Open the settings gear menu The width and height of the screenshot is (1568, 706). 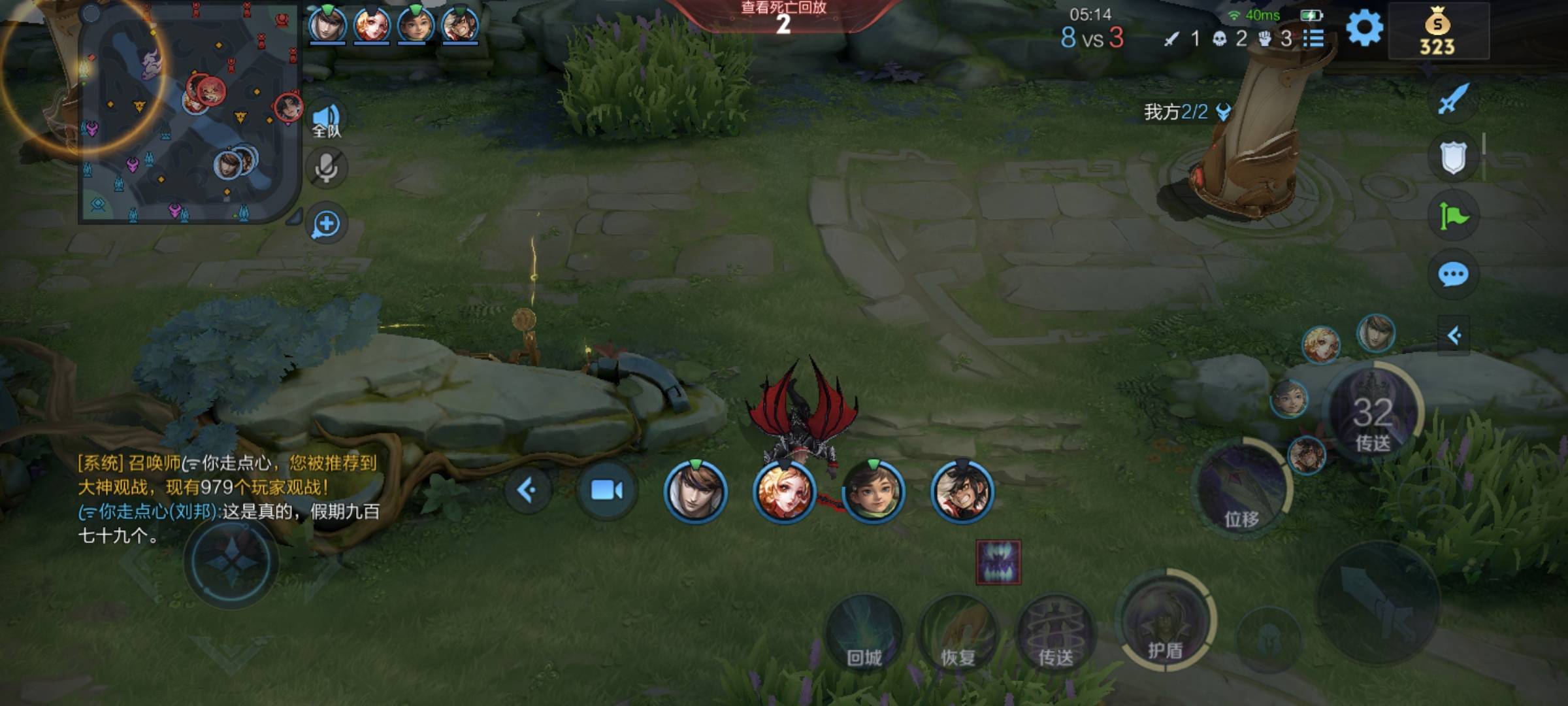click(x=1364, y=29)
